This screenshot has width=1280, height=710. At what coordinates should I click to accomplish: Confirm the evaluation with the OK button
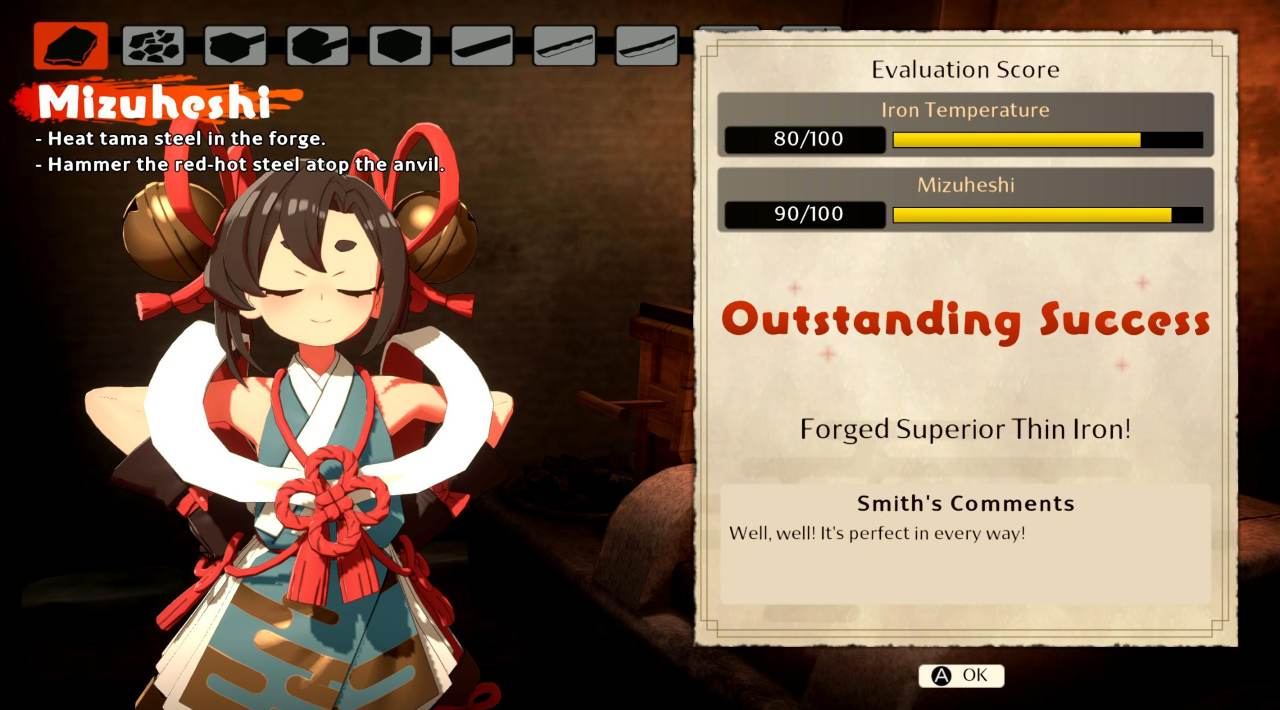coord(961,676)
